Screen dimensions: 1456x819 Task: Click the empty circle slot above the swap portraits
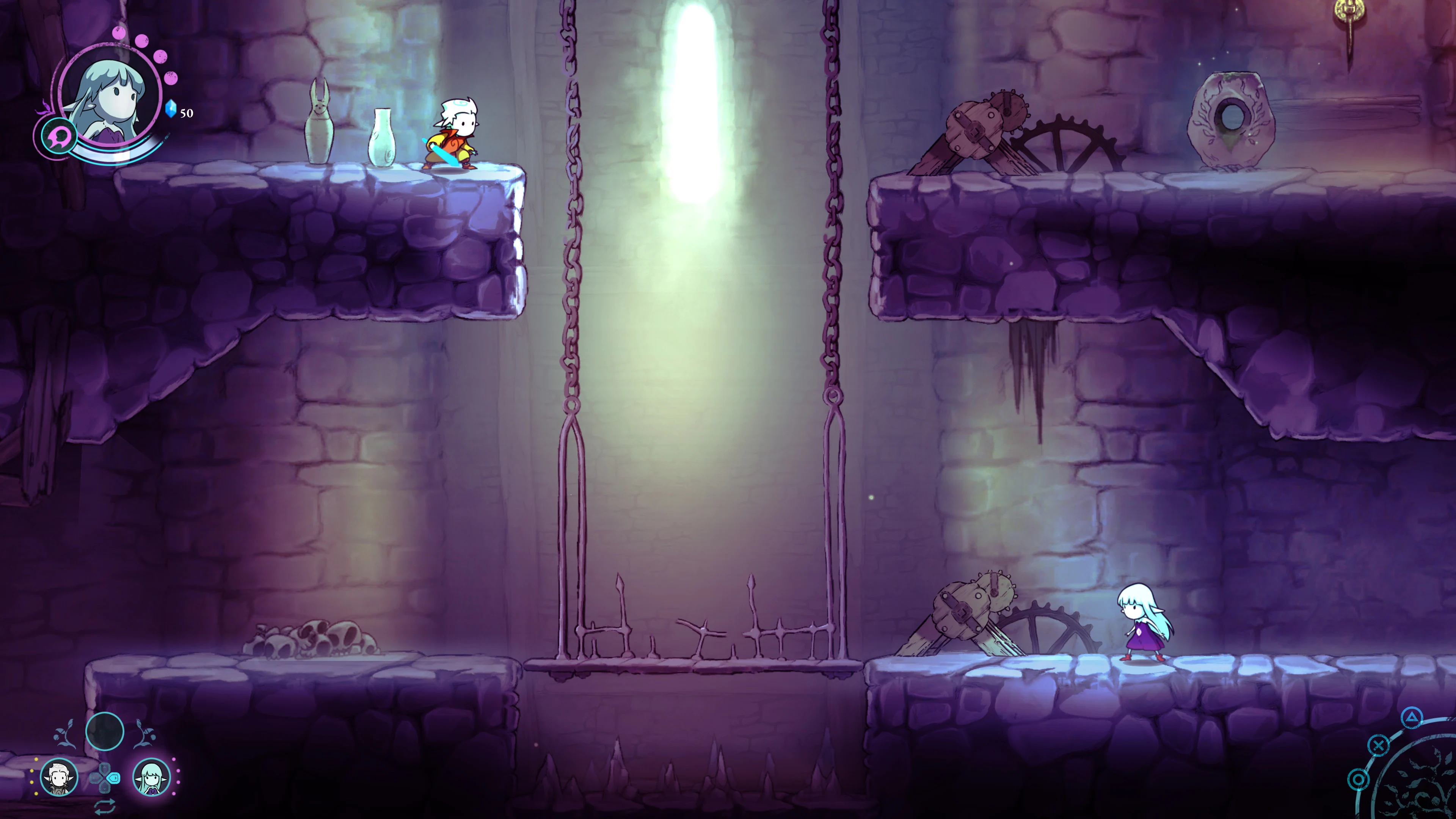[105, 731]
